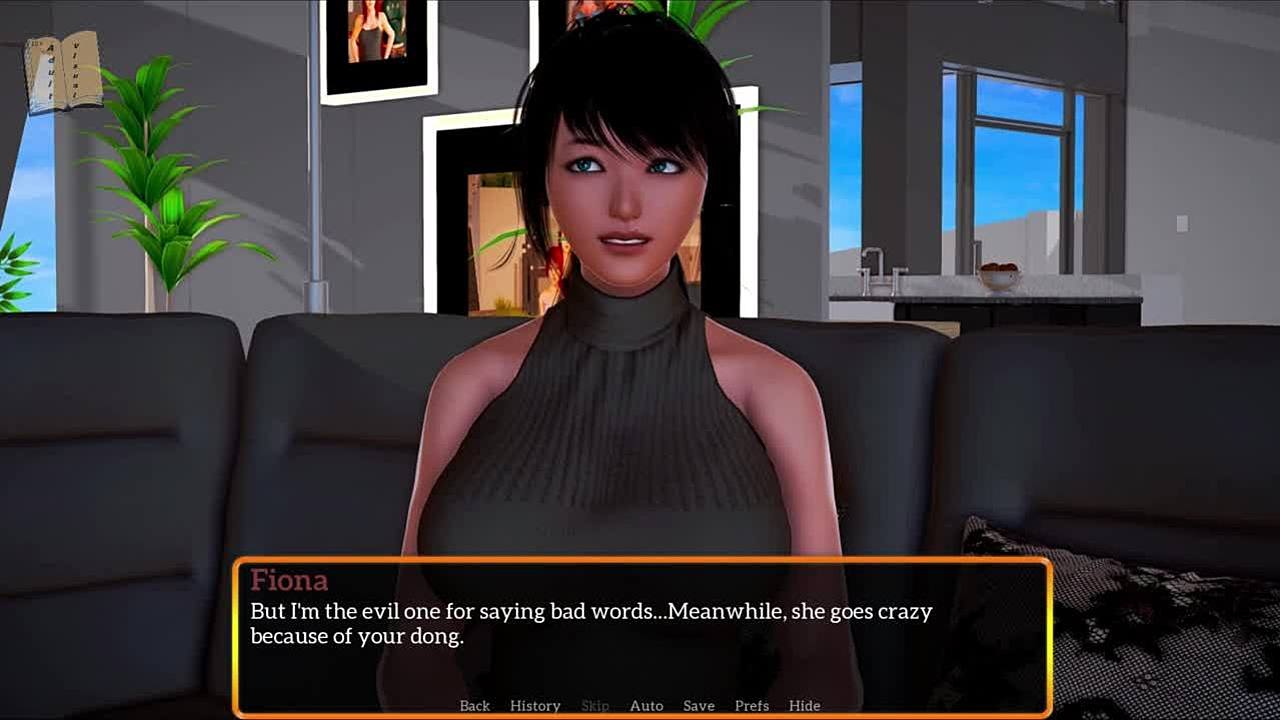Hide the dialogue interface
1280x720 pixels.
tap(804, 706)
